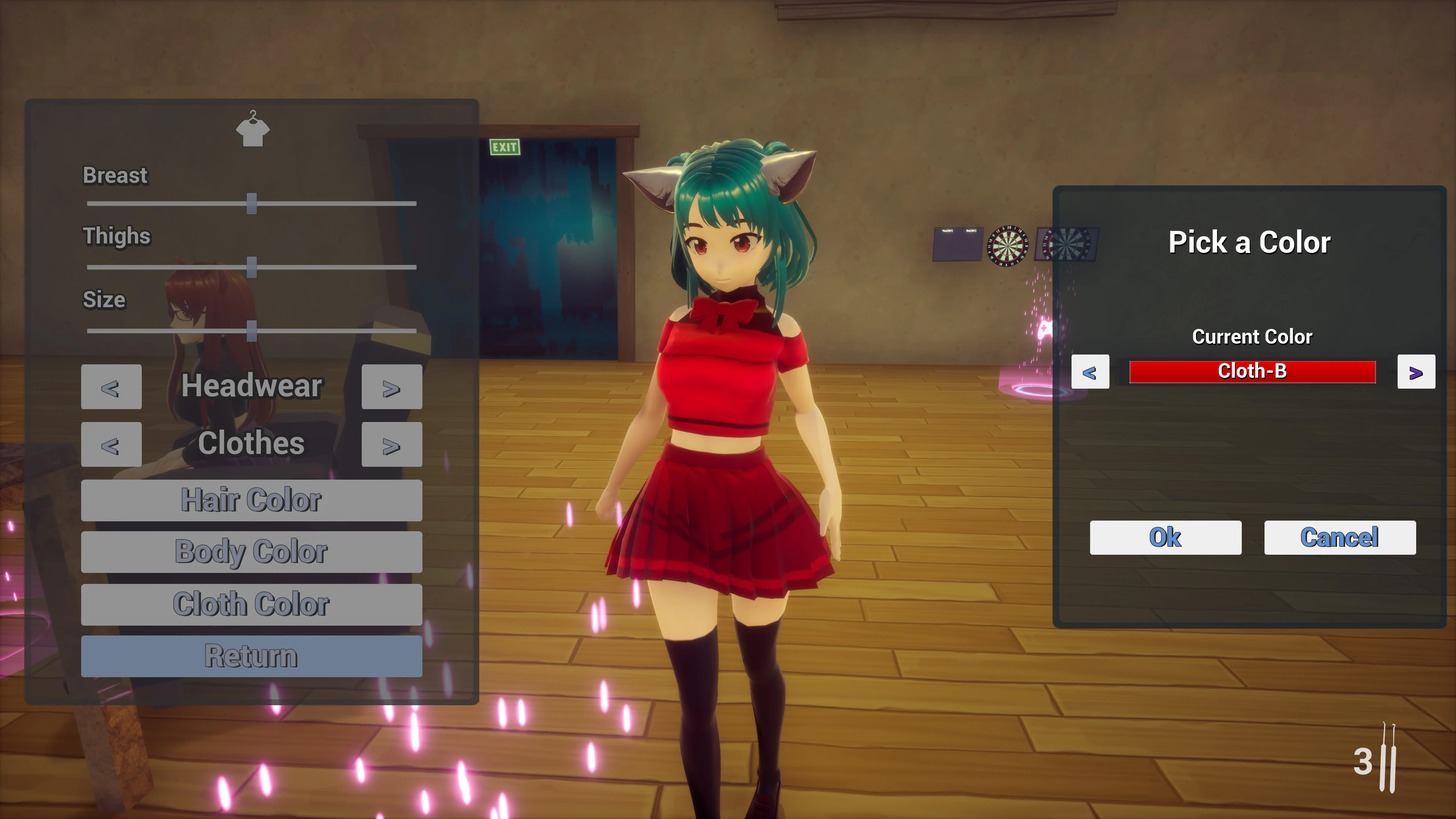Browse to previous Clothes outfit

tap(111, 444)
